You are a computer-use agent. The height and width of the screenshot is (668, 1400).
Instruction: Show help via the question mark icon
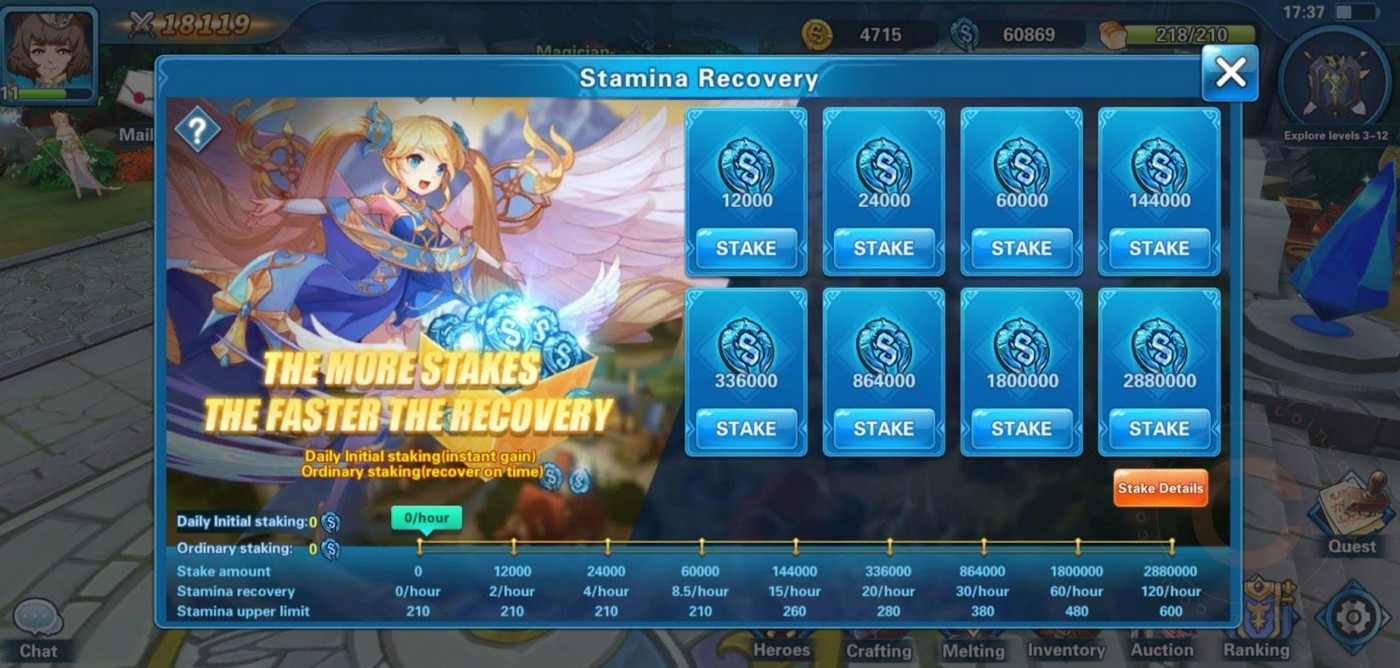197,129
